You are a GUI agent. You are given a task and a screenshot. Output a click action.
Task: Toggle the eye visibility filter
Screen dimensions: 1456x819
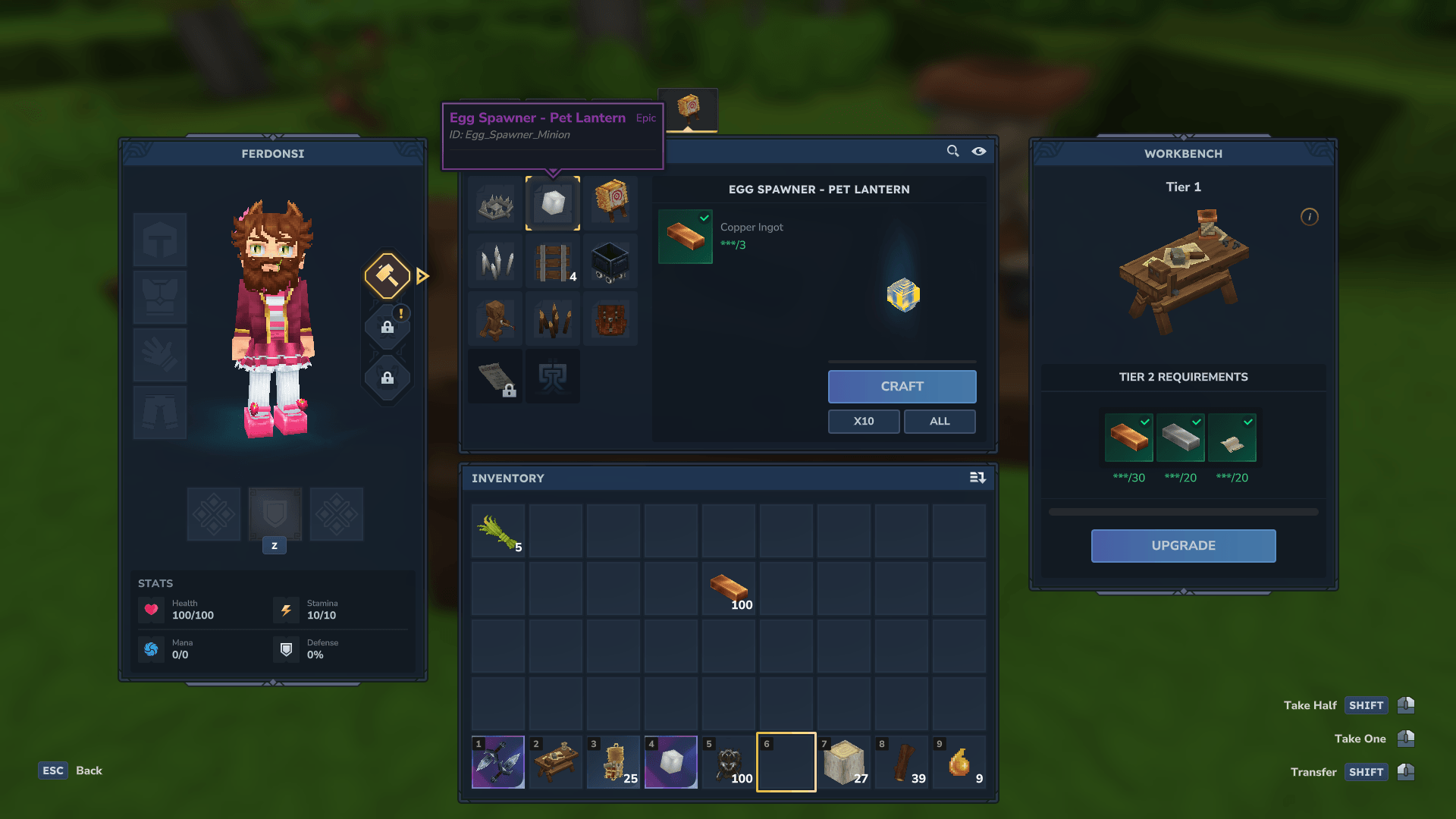979,151
